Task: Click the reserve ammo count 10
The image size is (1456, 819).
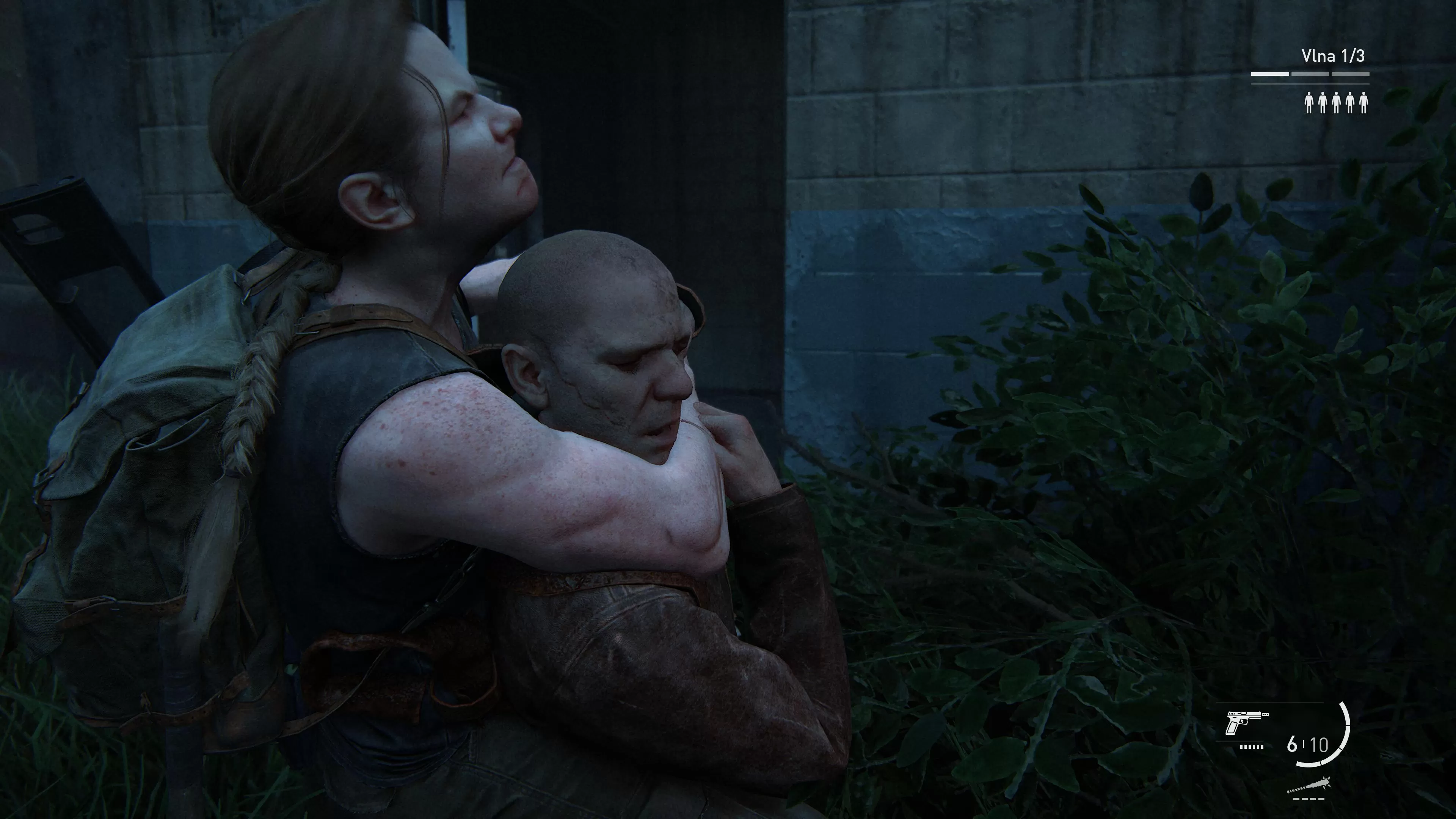Action: tap(1320, 744)
